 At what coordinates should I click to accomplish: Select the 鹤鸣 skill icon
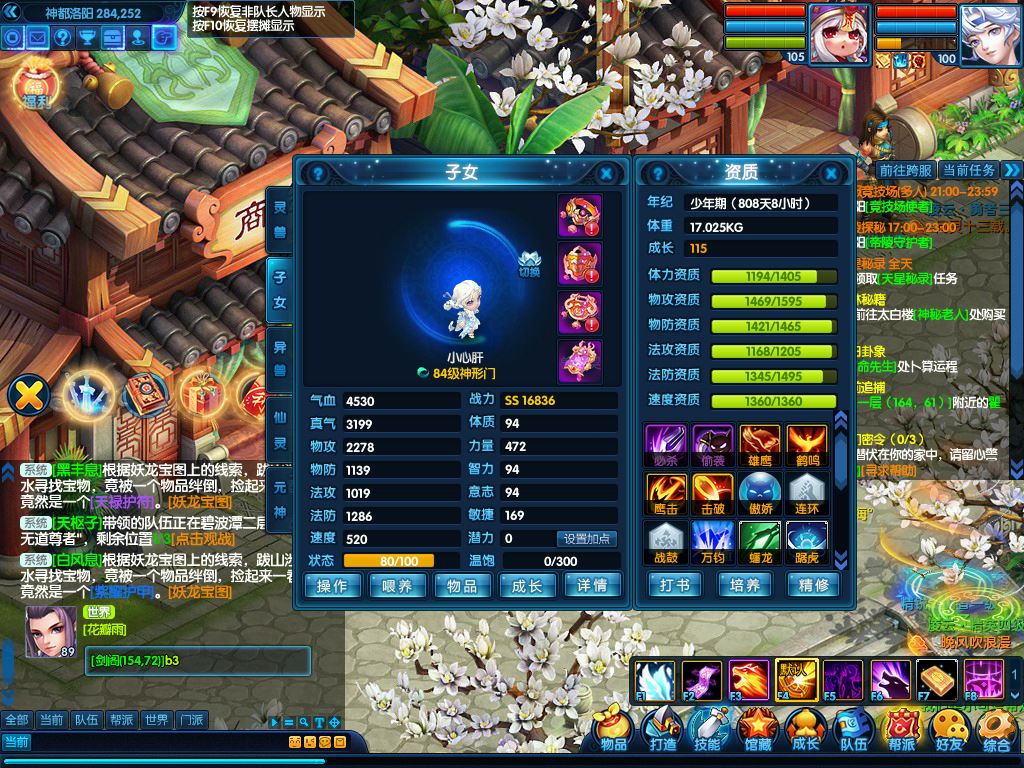coord(806,444)
